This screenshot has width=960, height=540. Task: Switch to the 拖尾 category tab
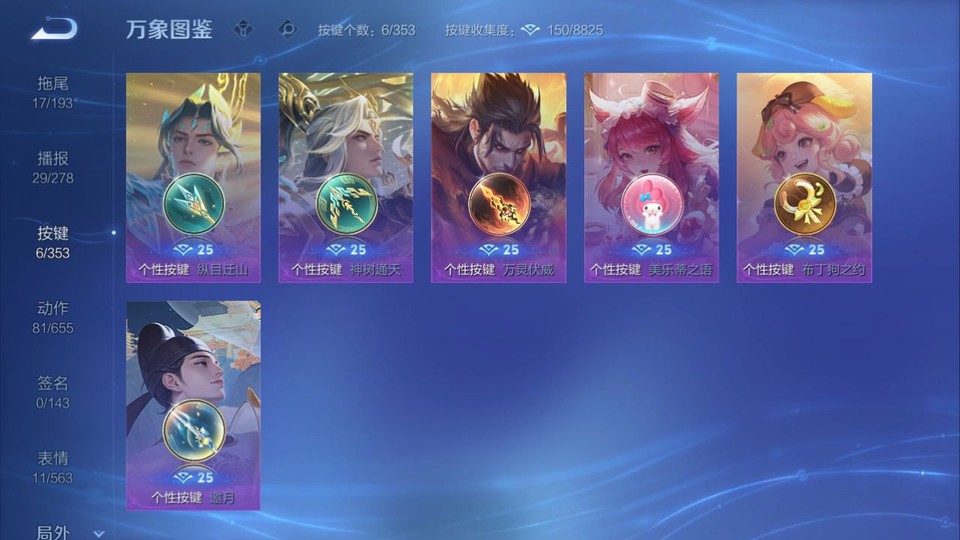click(x=53, y=92)
